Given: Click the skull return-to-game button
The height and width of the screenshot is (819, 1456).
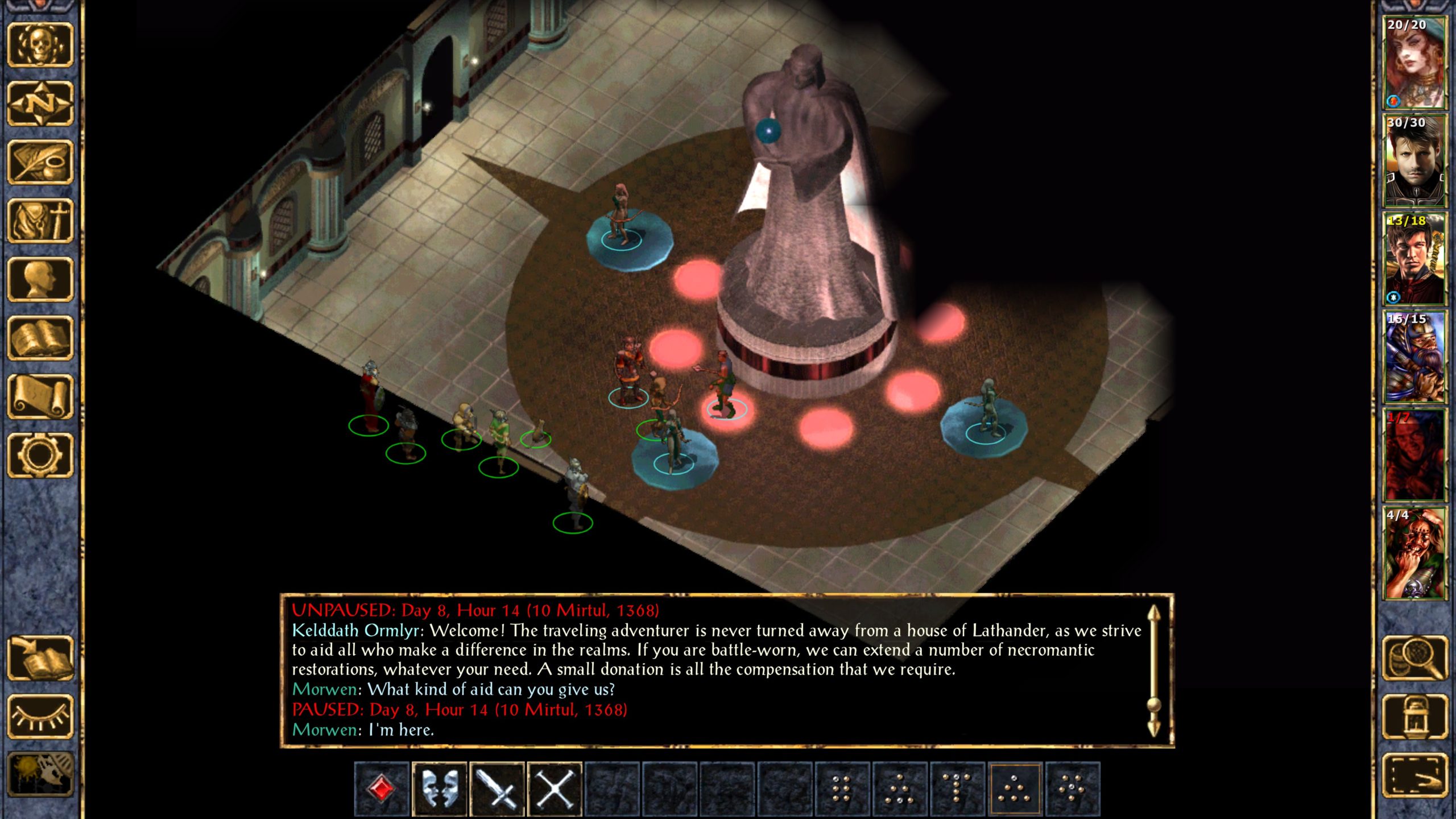Looking at the screenshot, I should pos(40,45).
